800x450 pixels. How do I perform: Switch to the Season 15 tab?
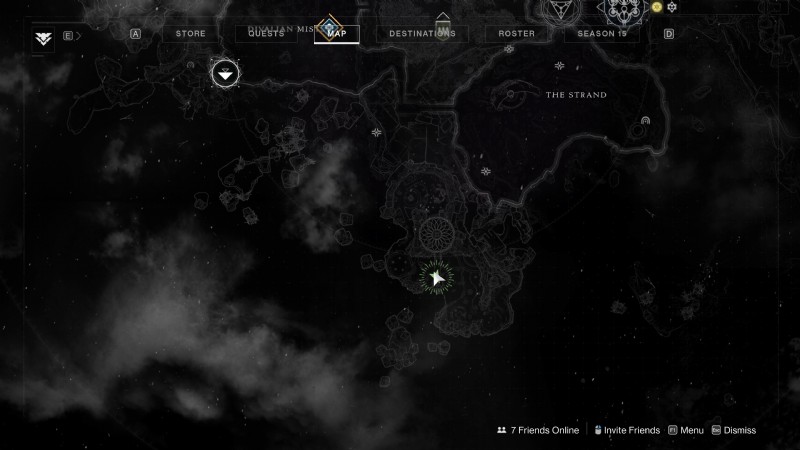click(602, 33)
